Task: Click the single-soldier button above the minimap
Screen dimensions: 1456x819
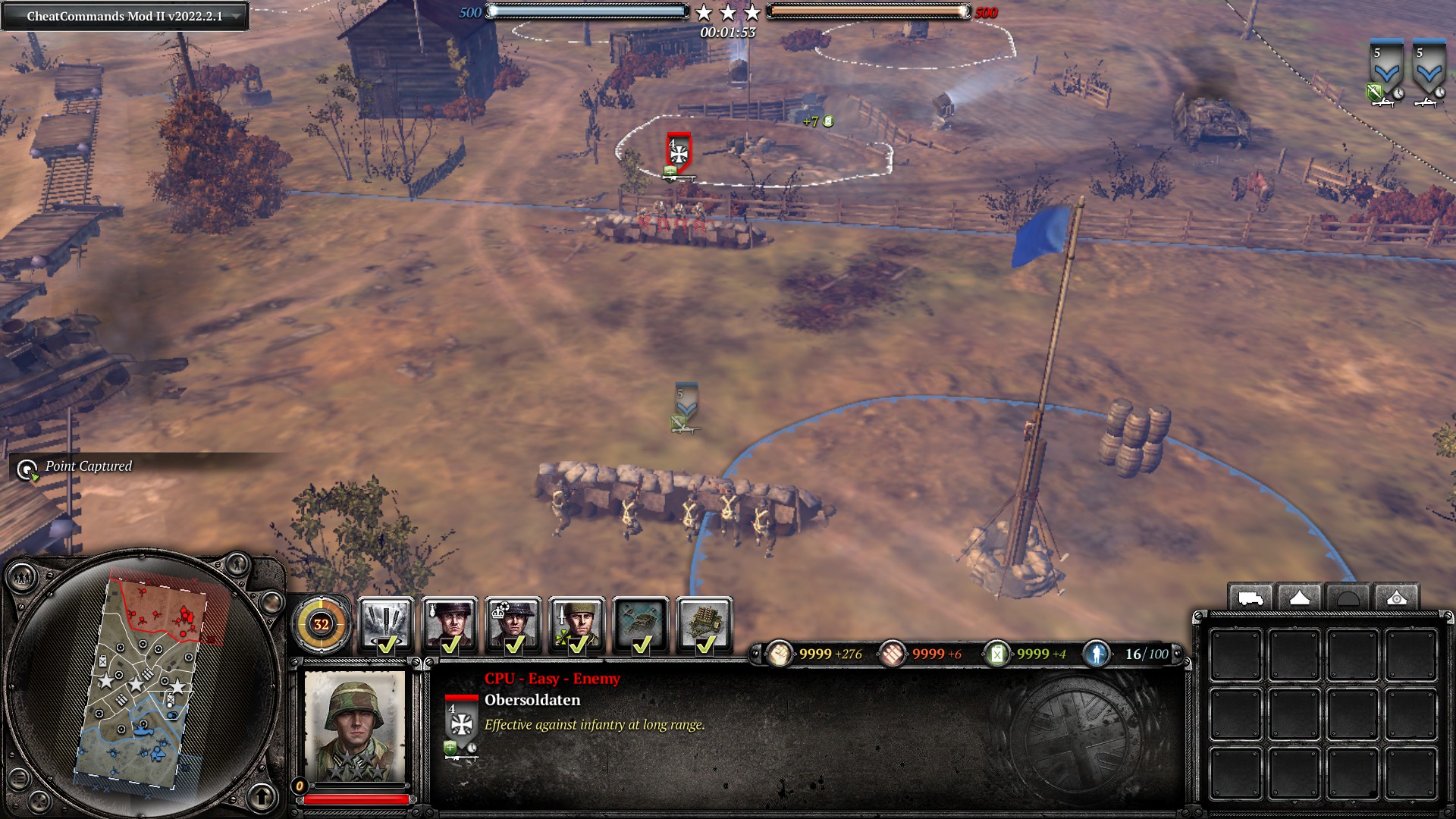Action: coord(237,563)
